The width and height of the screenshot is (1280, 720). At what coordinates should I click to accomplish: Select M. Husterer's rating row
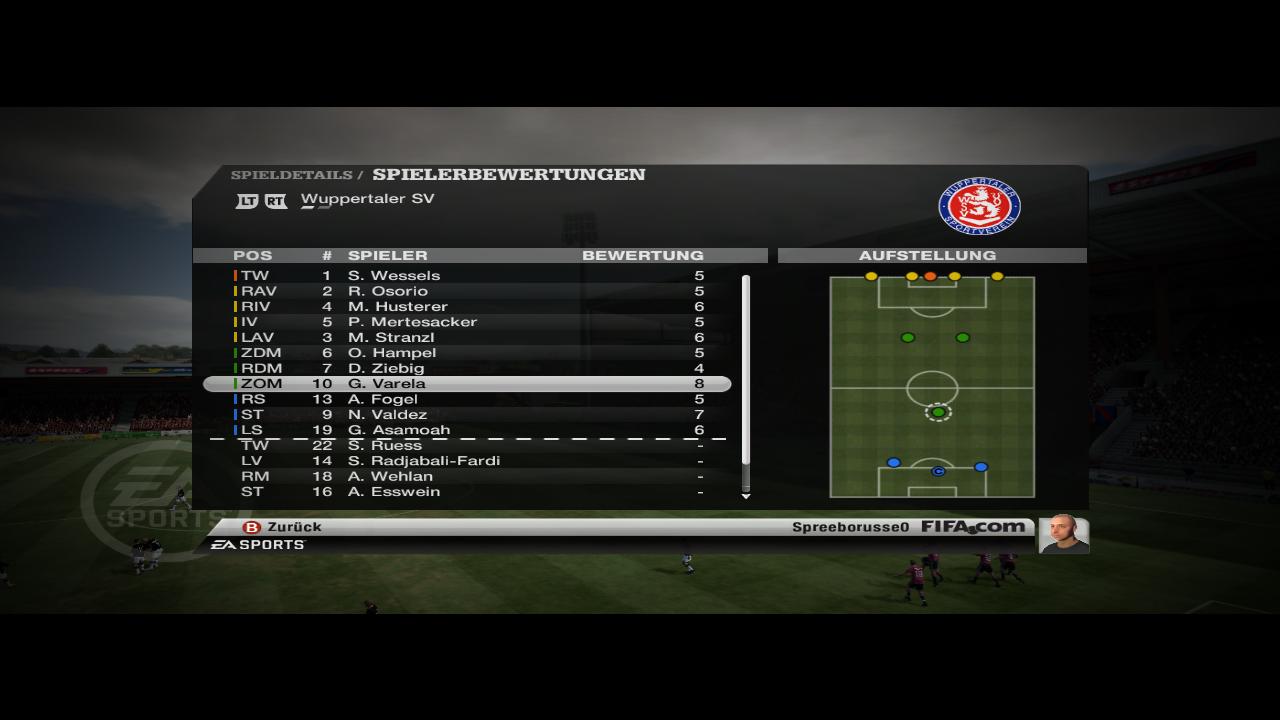467,307
